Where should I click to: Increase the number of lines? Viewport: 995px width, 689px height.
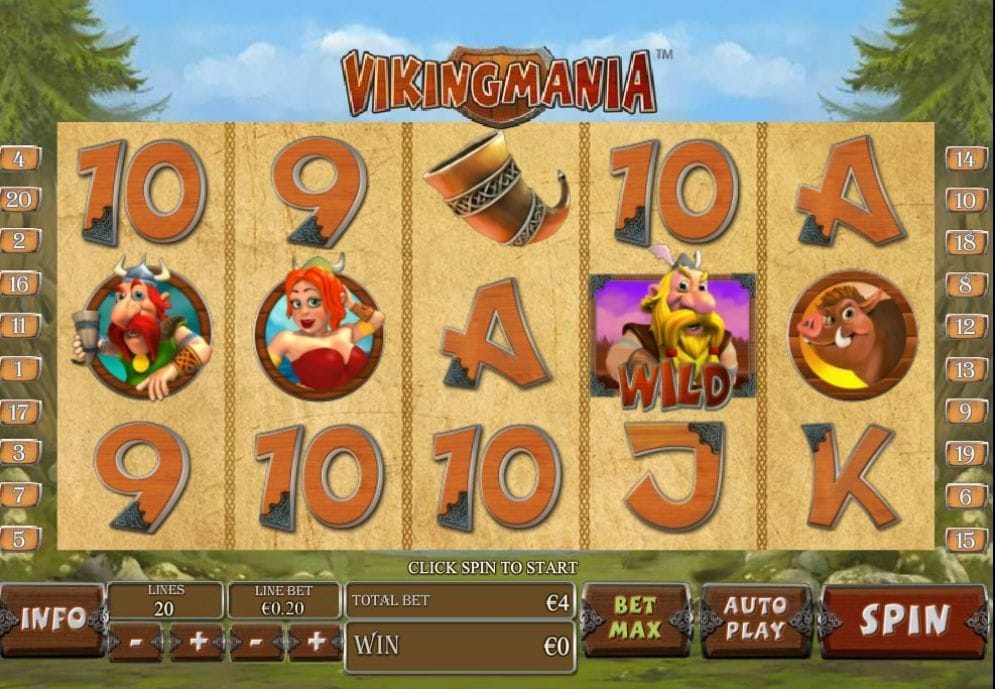pos(196,643)
